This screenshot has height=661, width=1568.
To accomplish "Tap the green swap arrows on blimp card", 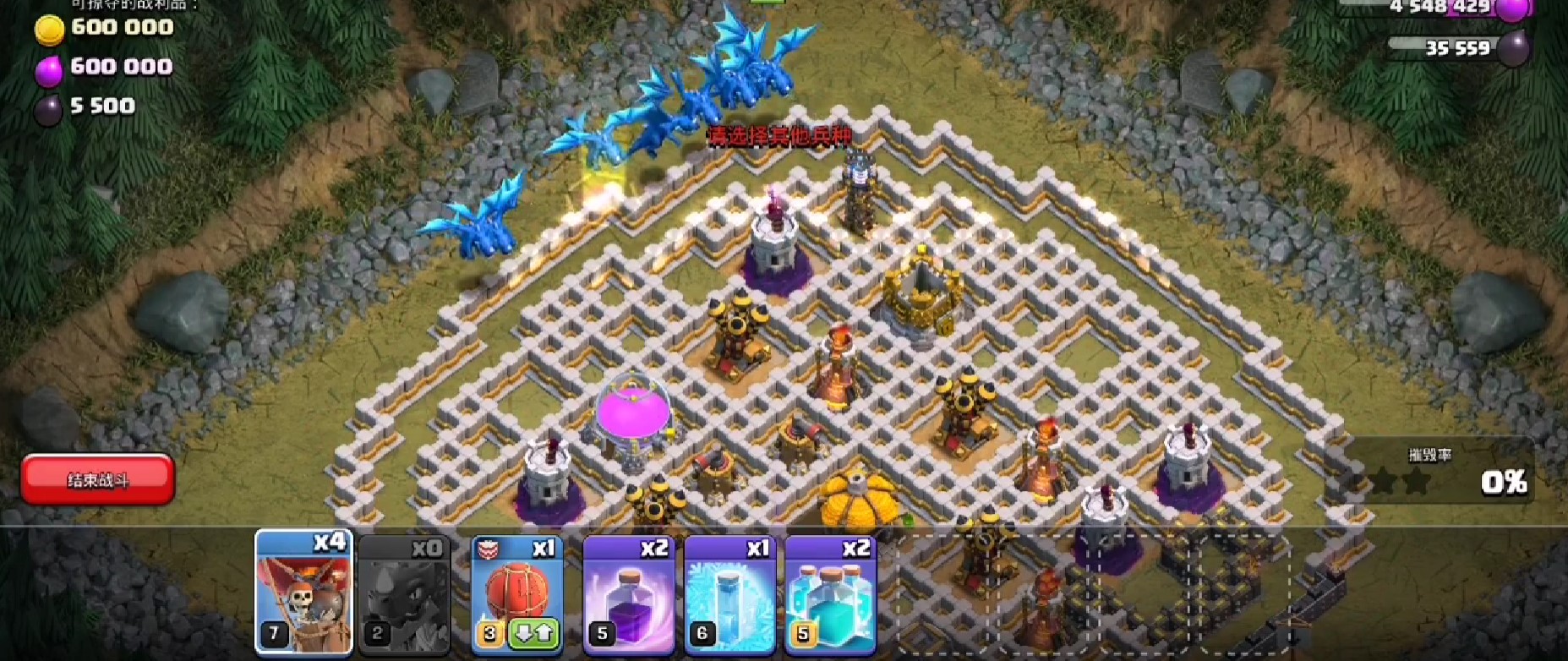I will tap(534, 633).
